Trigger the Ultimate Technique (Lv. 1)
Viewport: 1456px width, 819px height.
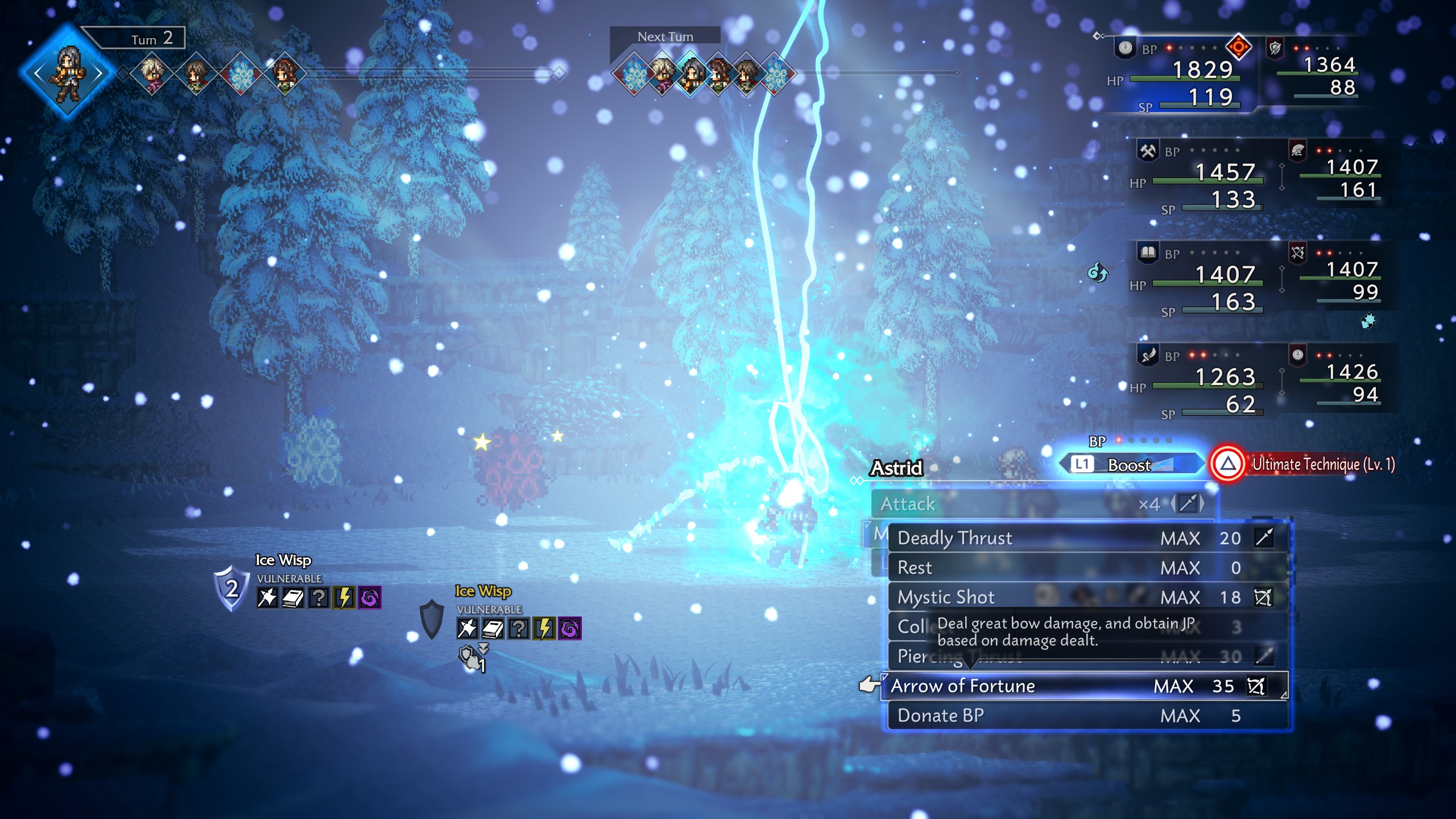pos(1302,464)
